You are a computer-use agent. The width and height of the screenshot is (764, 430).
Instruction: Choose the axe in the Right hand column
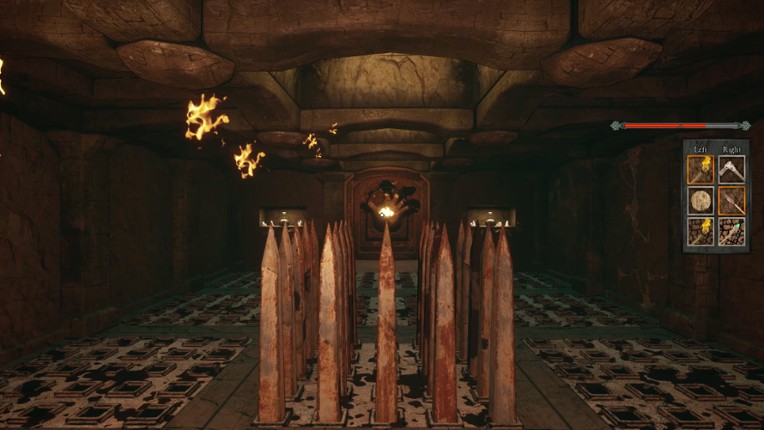(730, 170)
